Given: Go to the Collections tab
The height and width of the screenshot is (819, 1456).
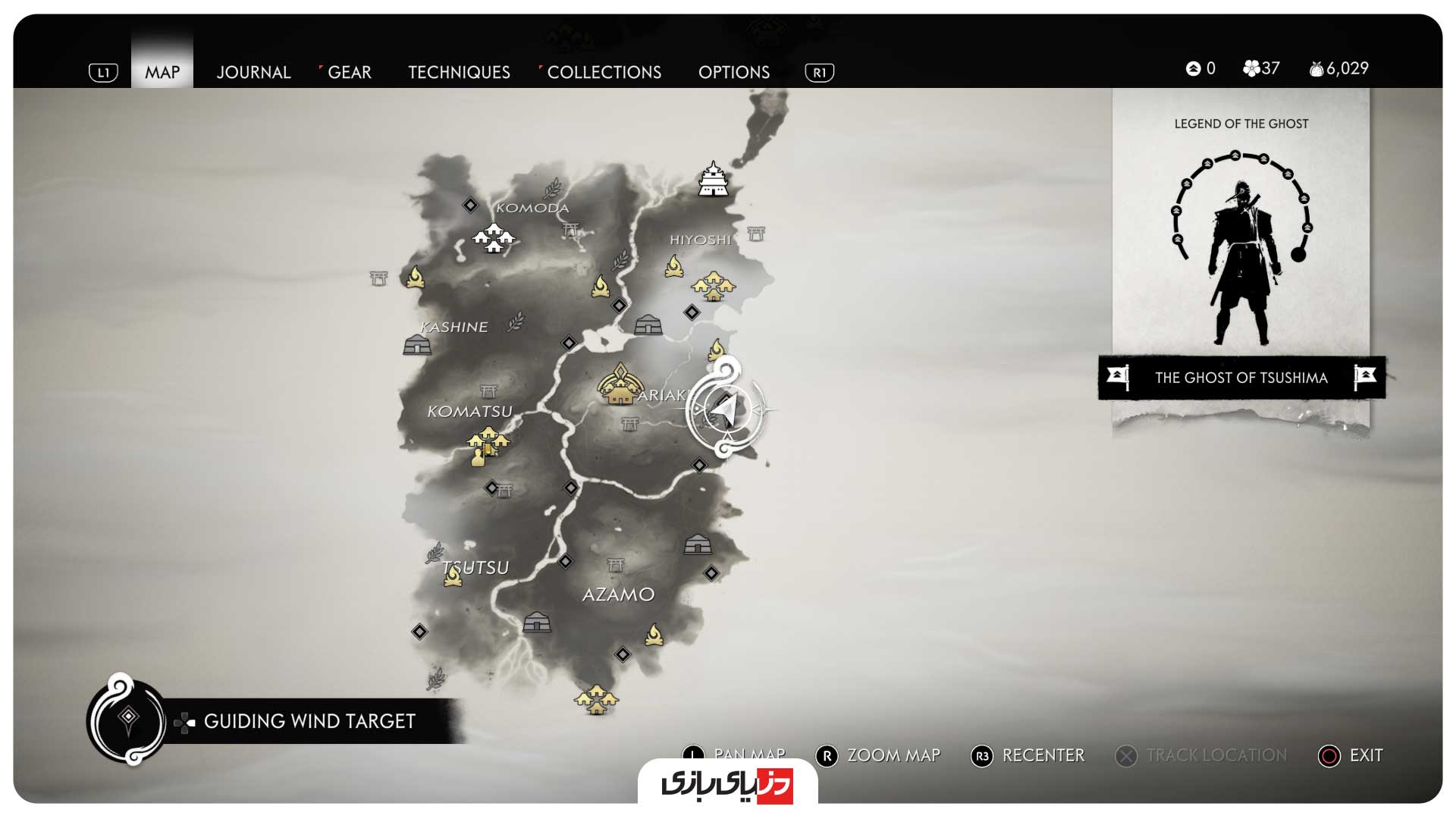Looking at the screenshot, I should [x=604, y=72].
